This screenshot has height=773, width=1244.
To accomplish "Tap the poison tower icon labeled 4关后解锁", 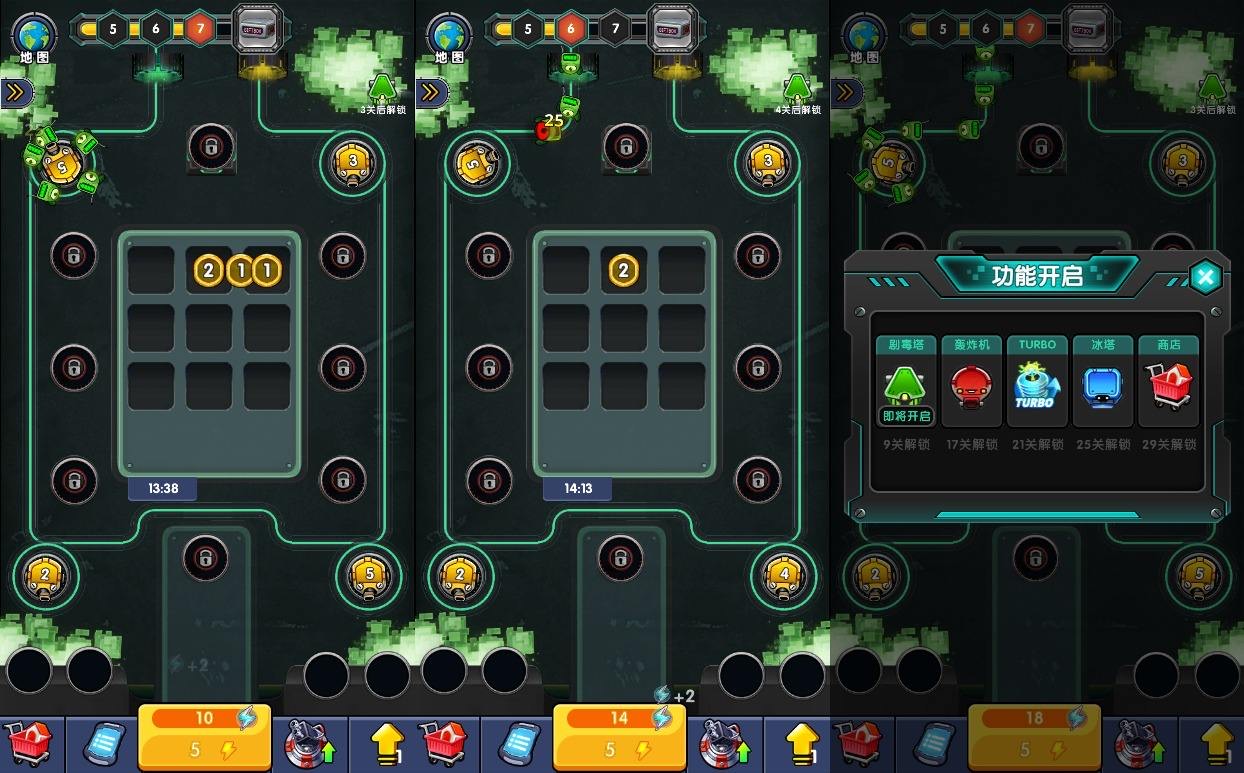I will pos(797,91).
